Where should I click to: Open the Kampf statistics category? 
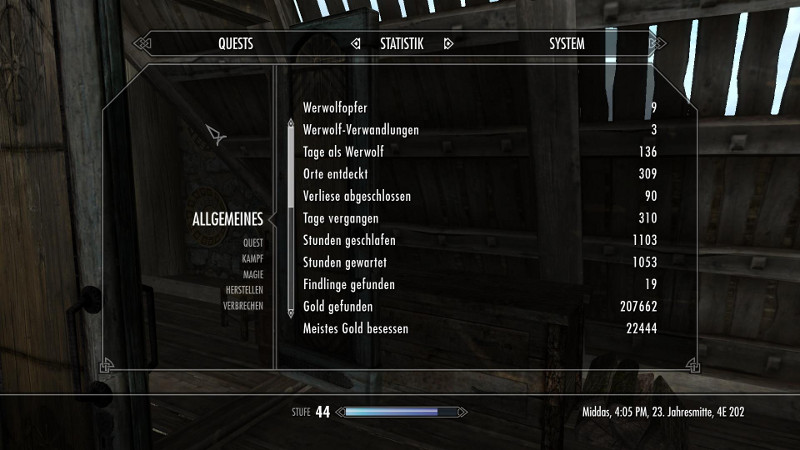pyautogui.click(x=251, y=258)
